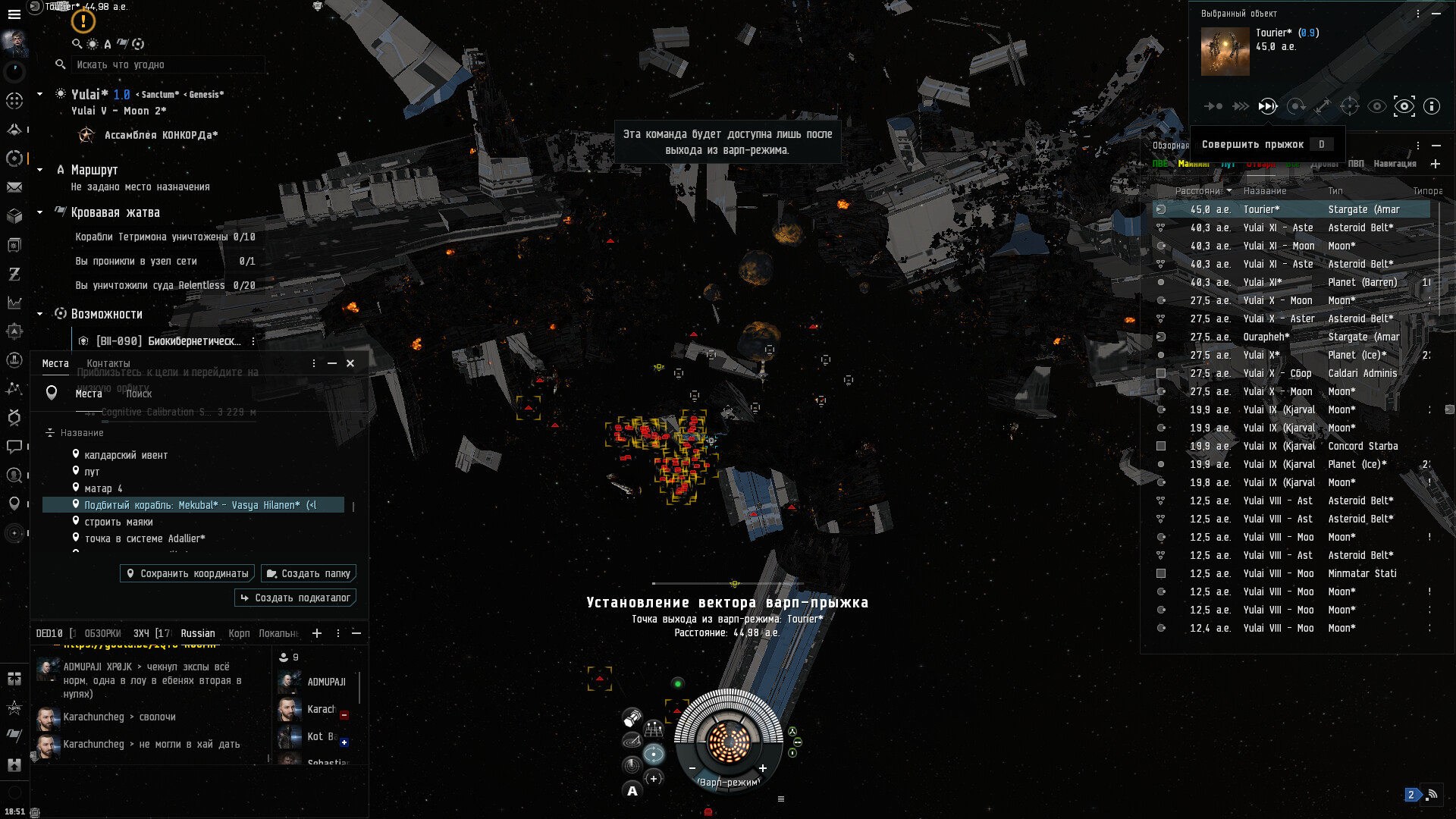Select the 'строить маяки' location entry

click(x=118, y=522)
